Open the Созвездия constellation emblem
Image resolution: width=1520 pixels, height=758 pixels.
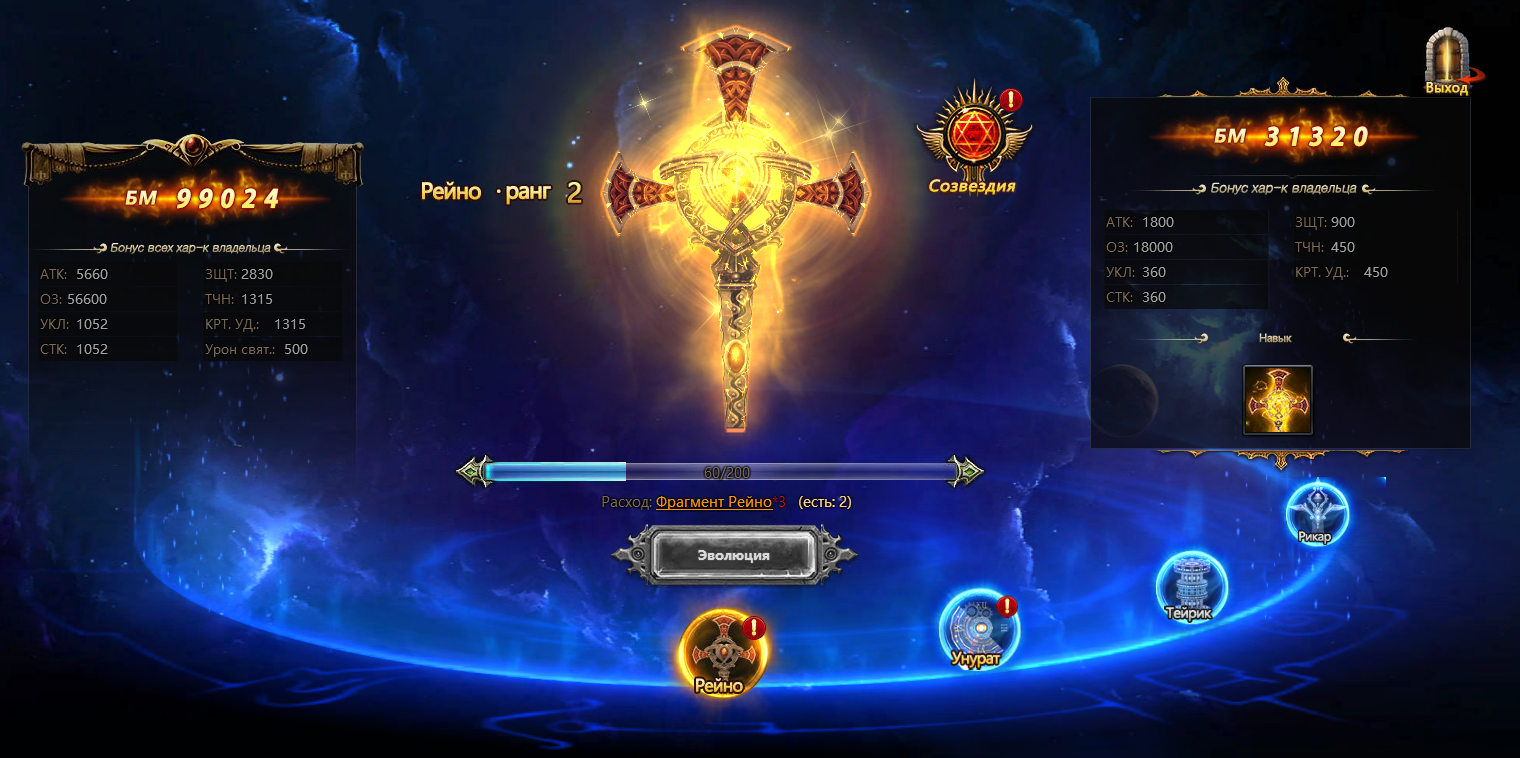click(x=971, y=135)
